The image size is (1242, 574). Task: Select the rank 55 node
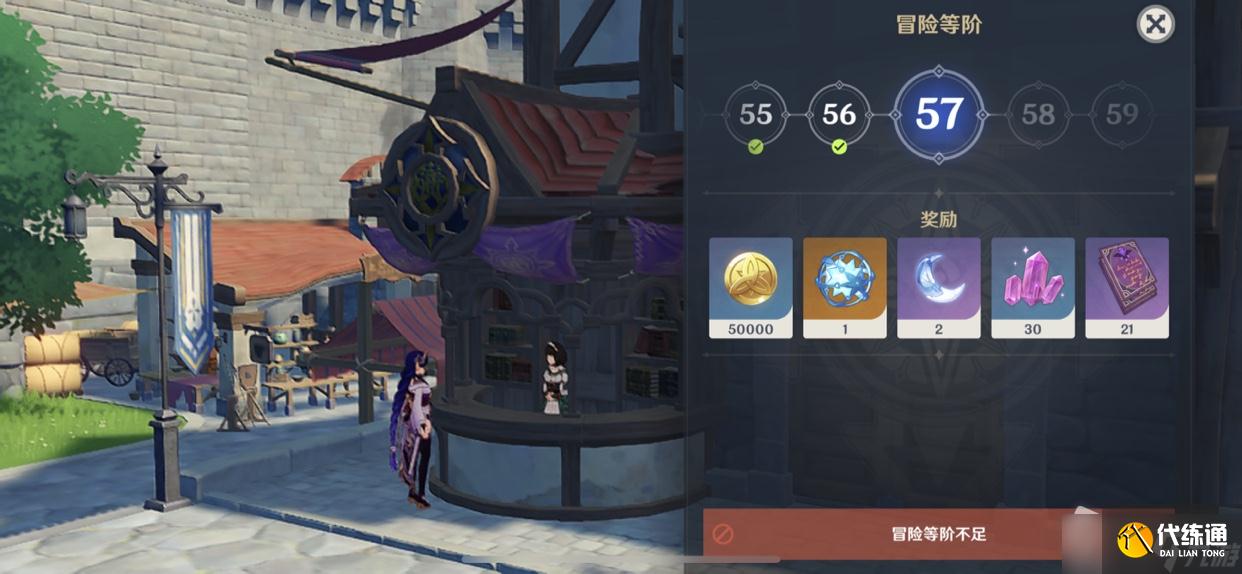point(755,115)
